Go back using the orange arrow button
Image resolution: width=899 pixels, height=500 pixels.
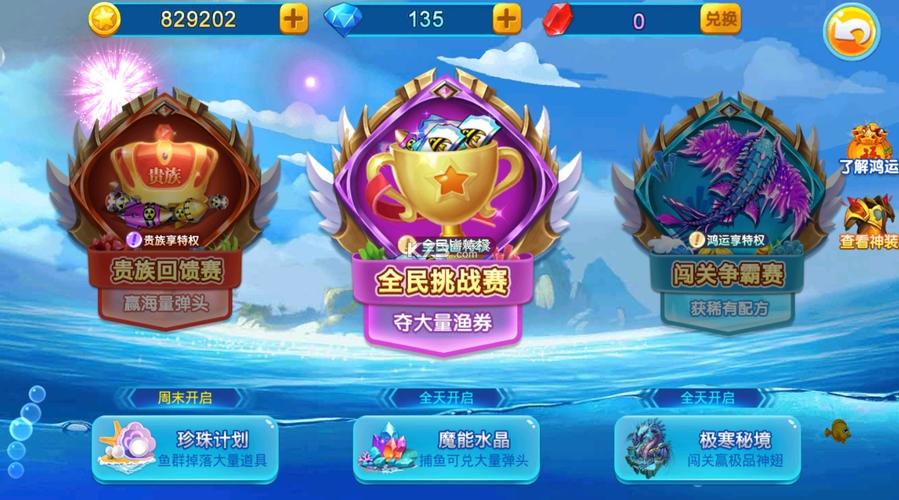[851, 34]
